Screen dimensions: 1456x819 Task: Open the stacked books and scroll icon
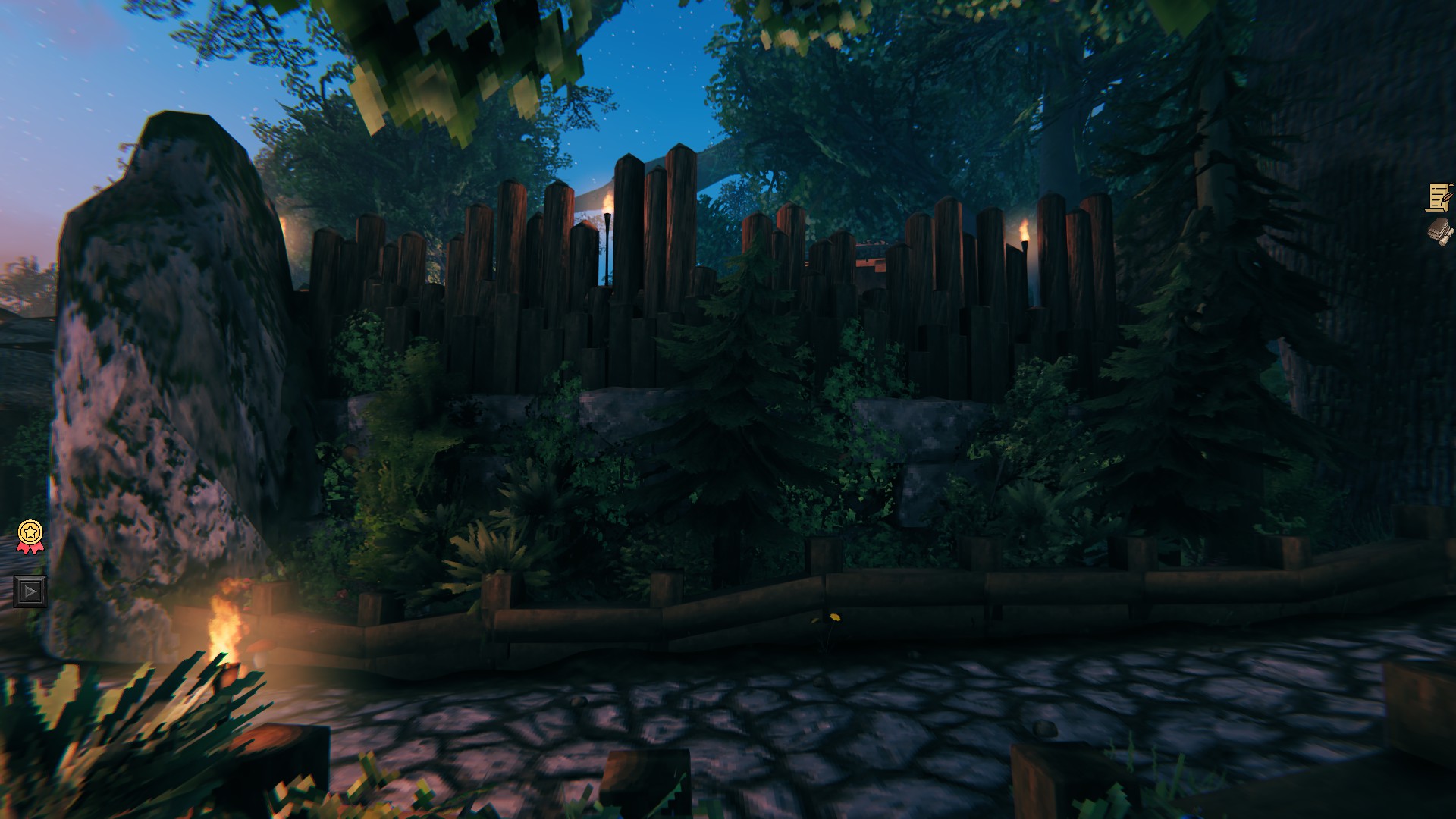coord(1439,231)
